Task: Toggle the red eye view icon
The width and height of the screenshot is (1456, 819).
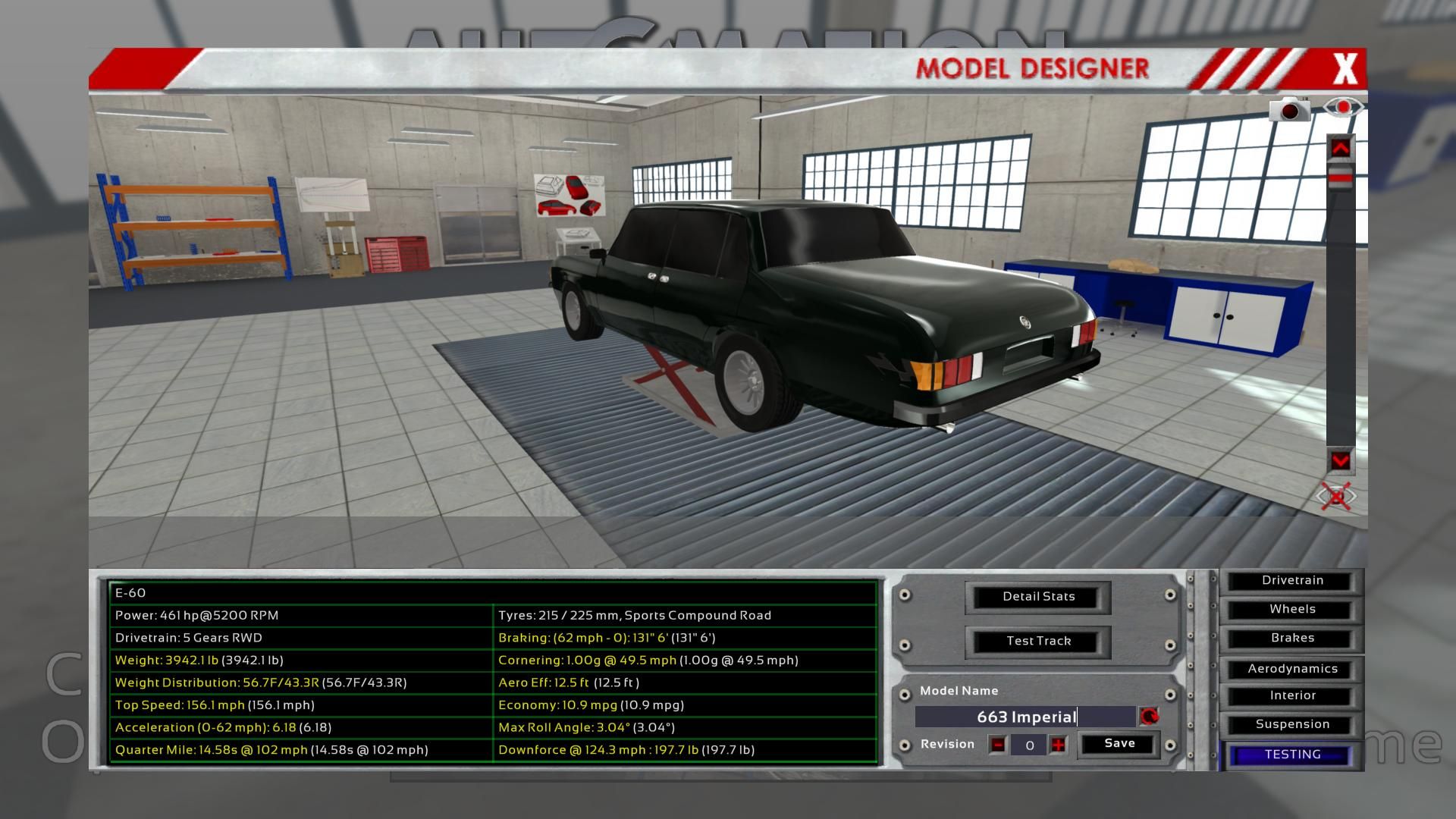Action: [x=1343, y=108]
